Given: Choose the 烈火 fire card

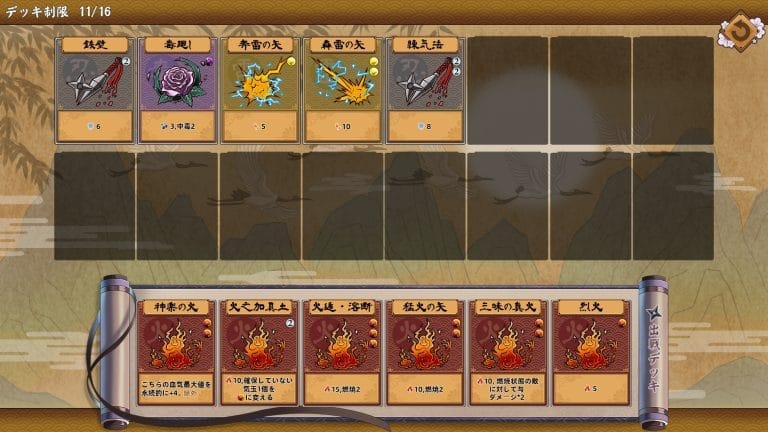Looking at the screenshot, I should pos(591,350).
